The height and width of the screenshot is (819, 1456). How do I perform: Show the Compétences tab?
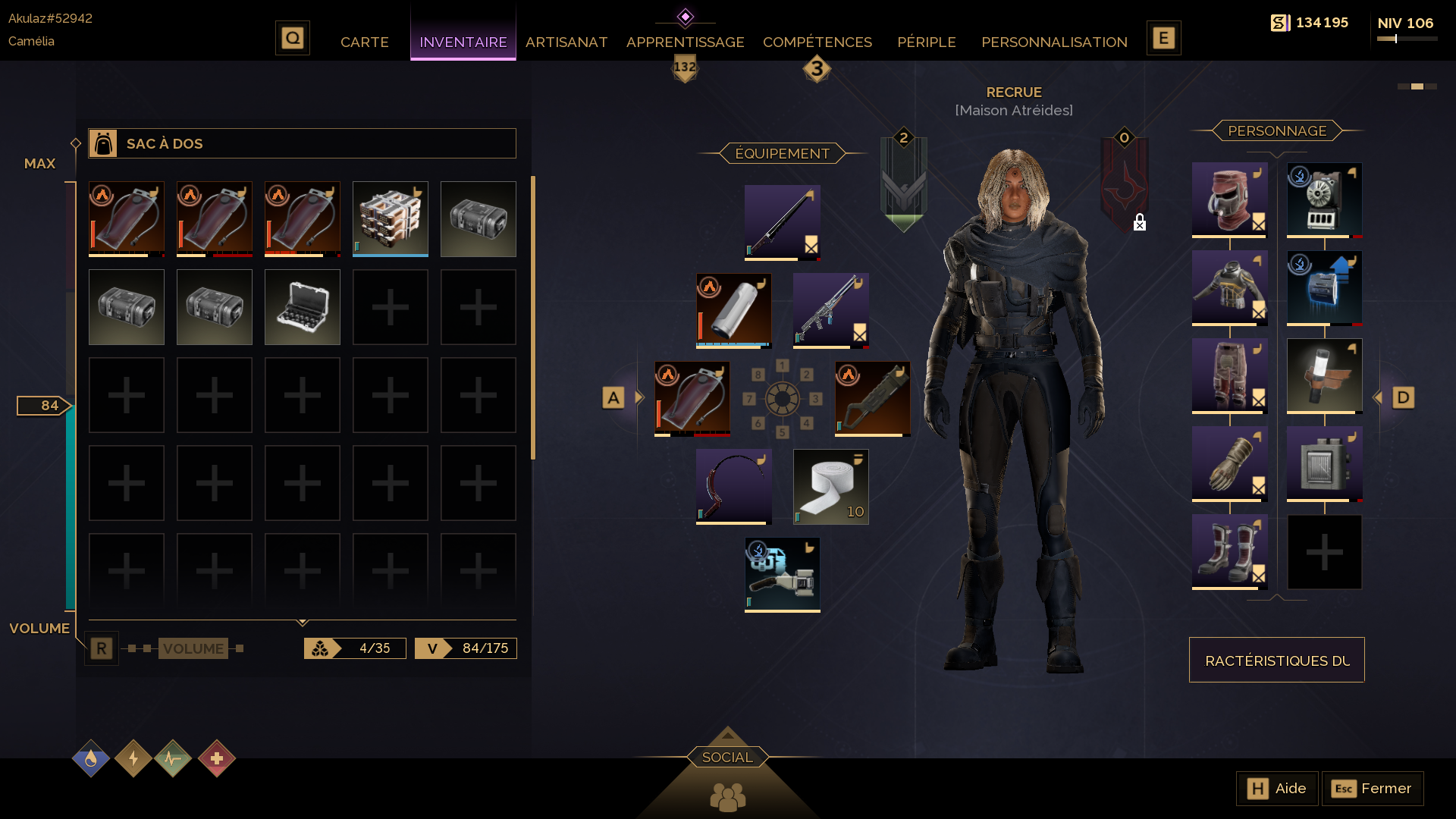pos(817,42)
